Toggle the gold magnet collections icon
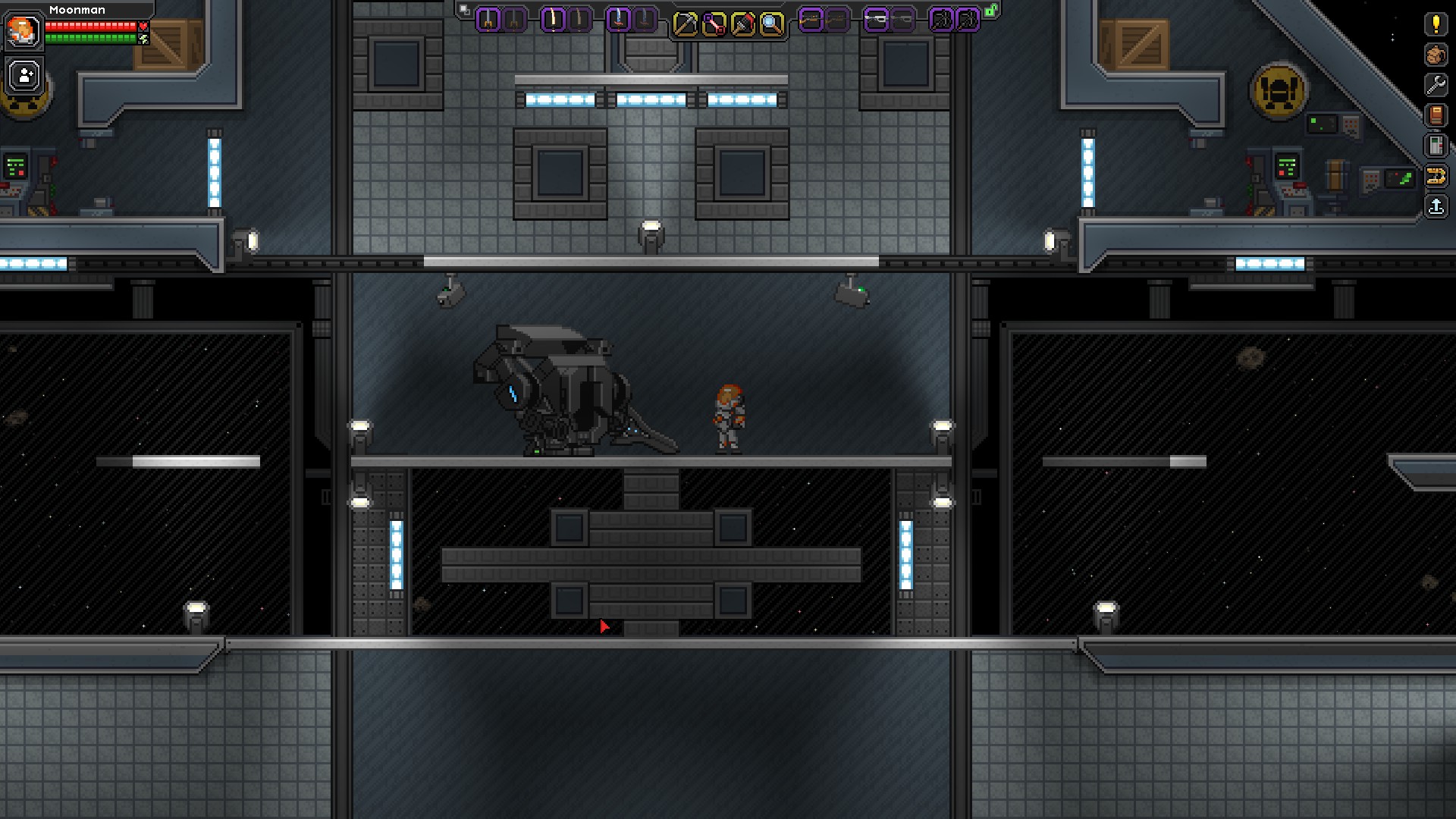1456x819 pixels. click(1436, 177)
